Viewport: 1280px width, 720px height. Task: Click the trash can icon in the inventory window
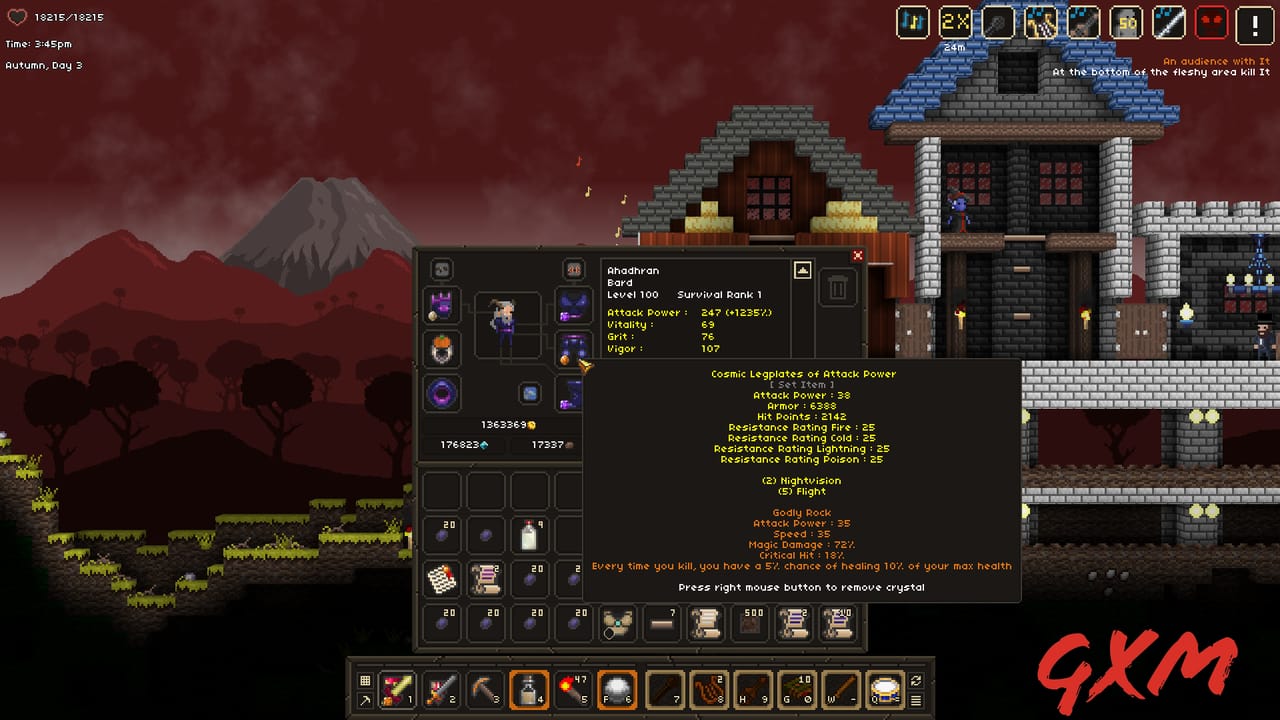click(x=838, y=287)
